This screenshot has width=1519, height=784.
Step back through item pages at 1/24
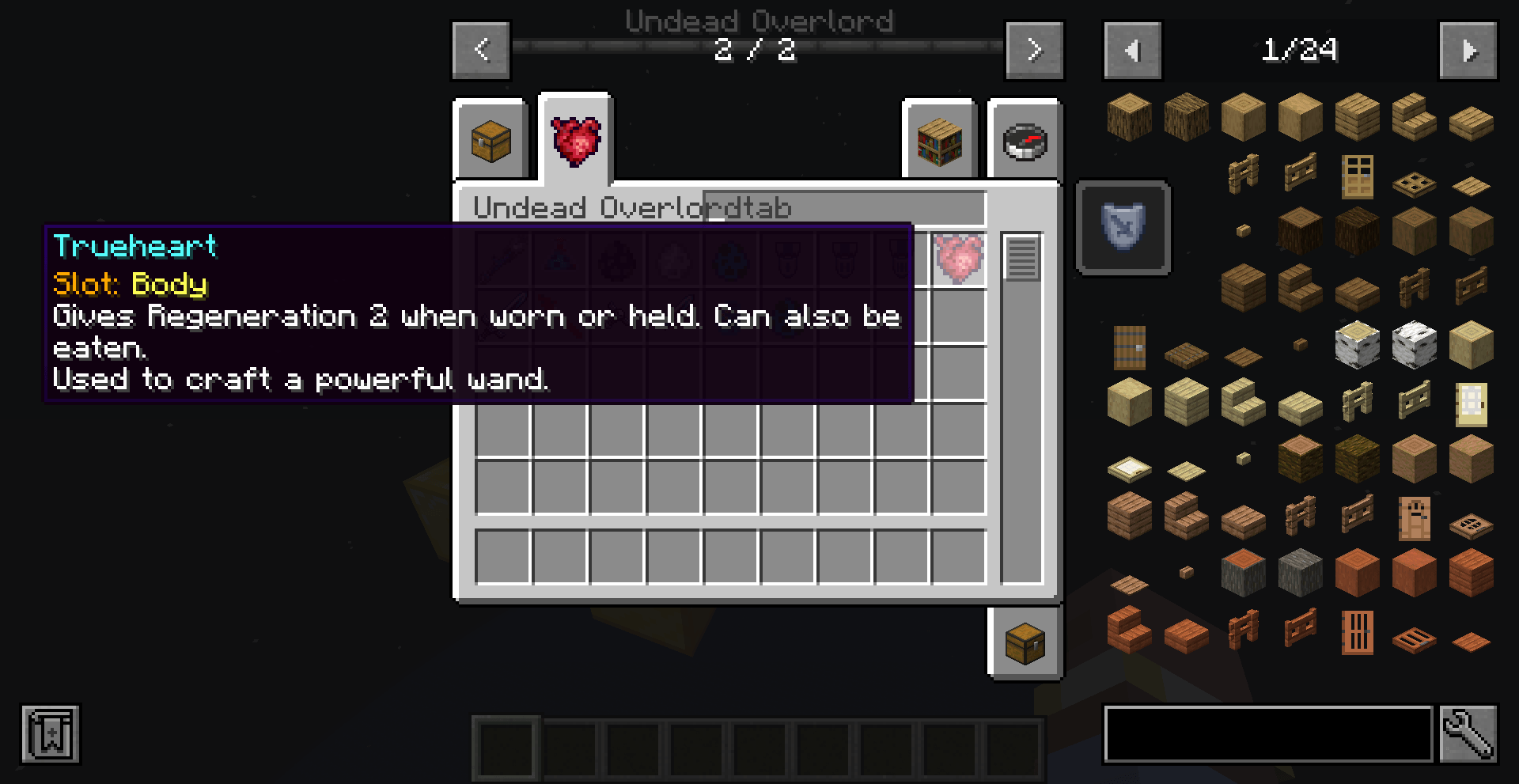coord(1132,50)
